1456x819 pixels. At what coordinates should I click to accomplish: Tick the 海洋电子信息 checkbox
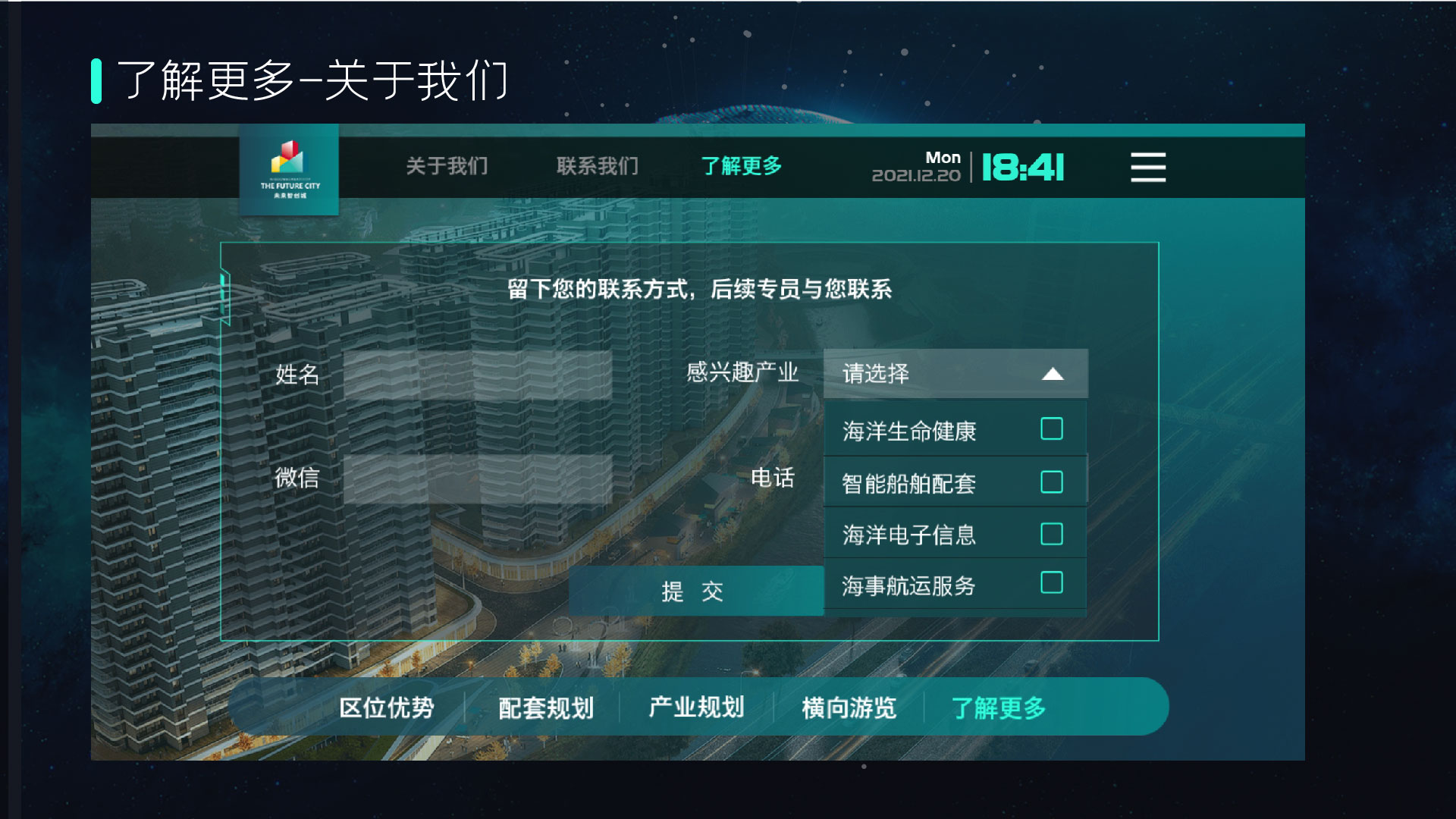click(1050, 534)
